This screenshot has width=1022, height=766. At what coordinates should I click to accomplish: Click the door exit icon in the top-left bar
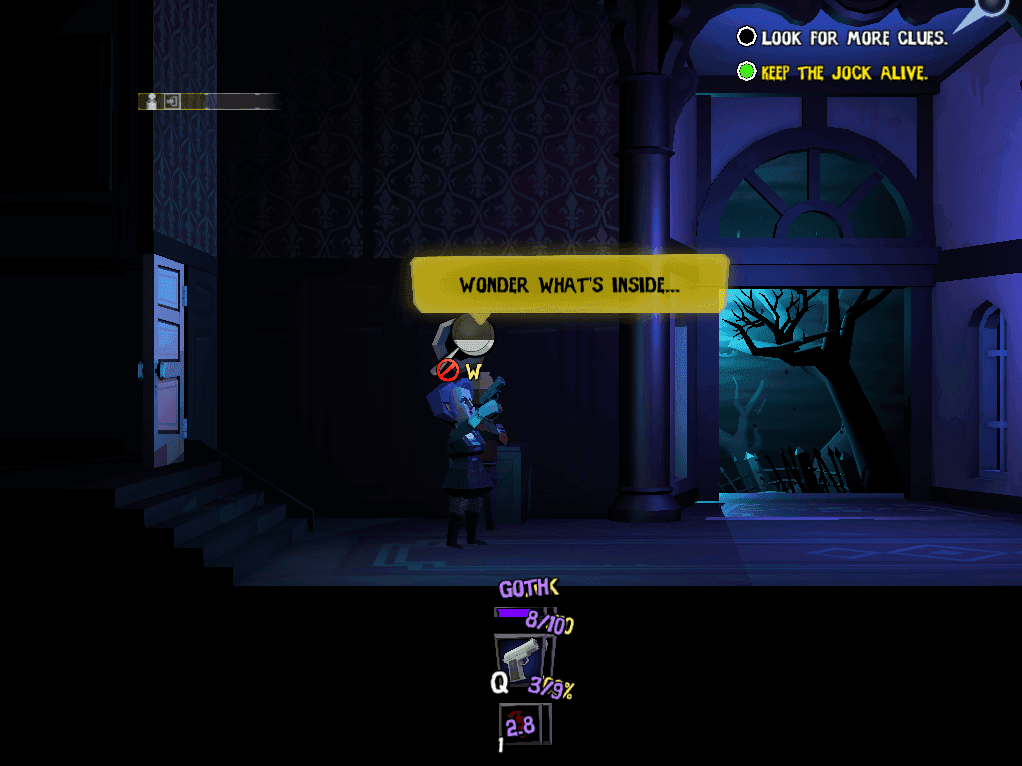click(x=172, y=101)
